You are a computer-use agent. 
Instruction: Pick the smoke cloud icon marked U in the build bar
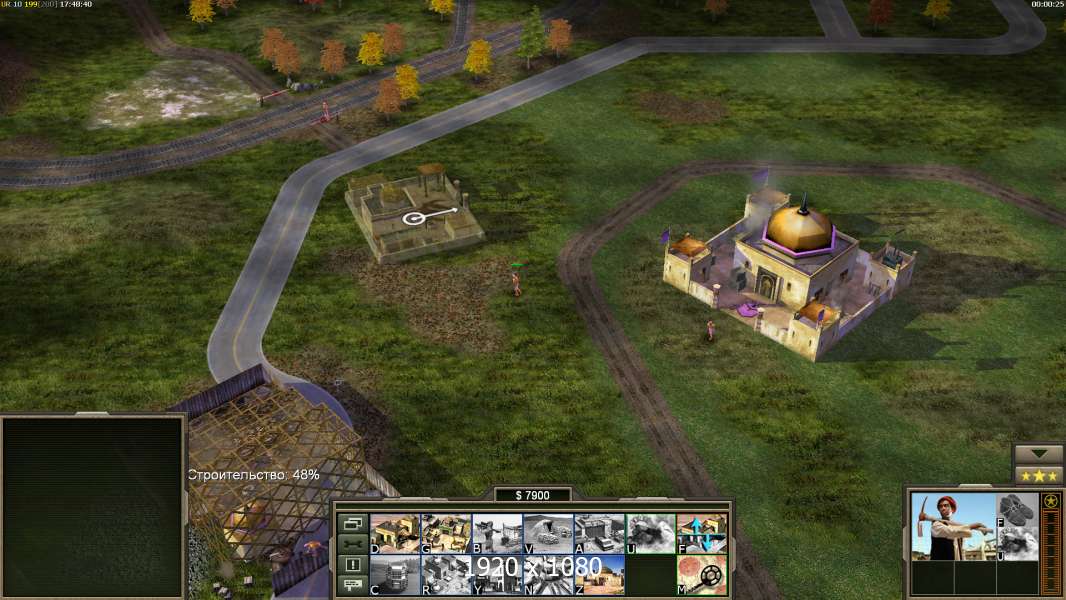coord(650,533)
